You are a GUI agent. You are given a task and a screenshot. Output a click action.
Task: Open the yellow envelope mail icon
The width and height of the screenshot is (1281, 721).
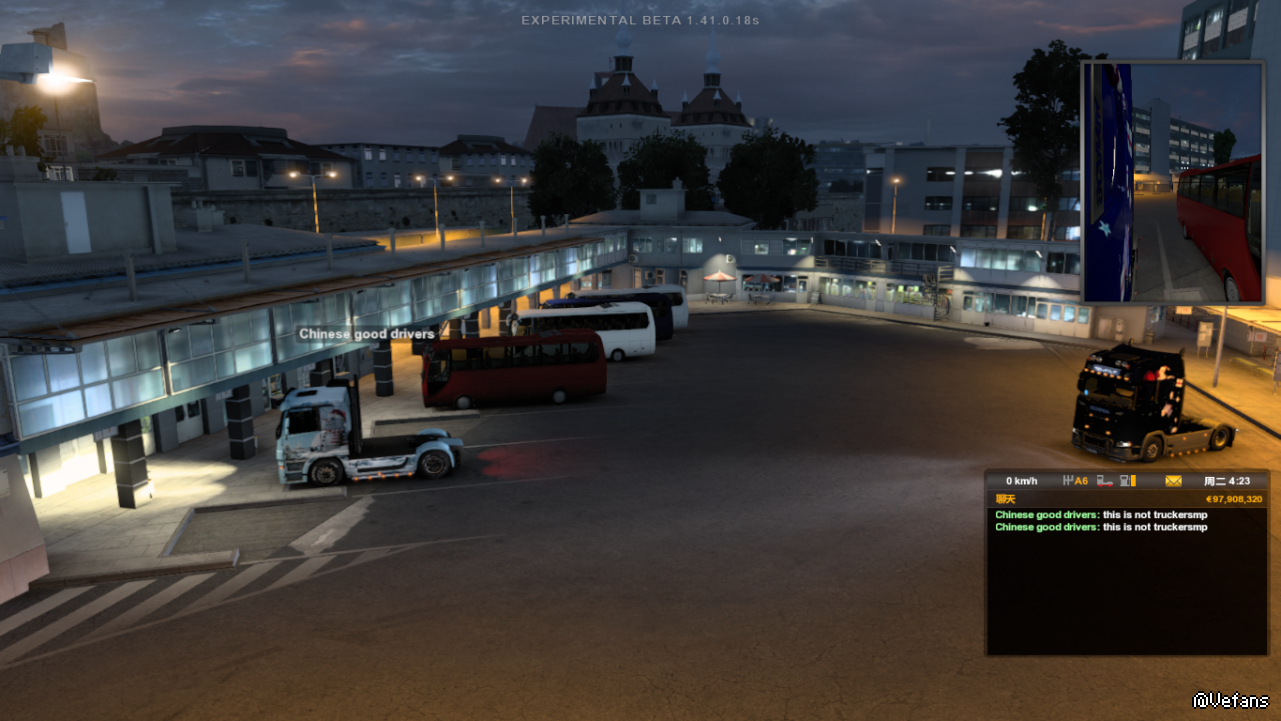pyautogui.click(x=1173, y=481)
